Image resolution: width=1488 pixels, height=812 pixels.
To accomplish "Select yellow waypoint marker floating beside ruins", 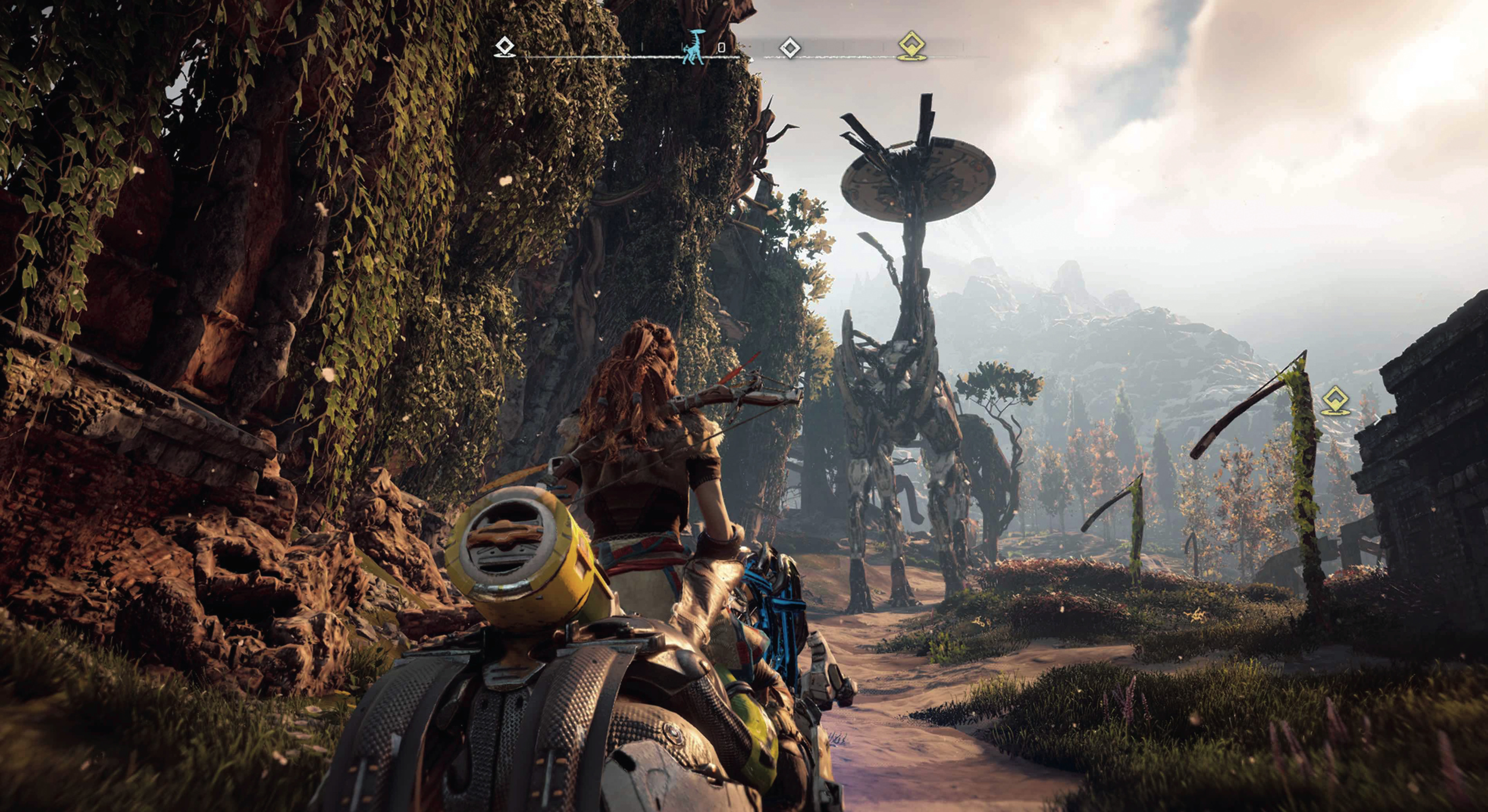I will pyautogui.click(x=1335, y=401).
